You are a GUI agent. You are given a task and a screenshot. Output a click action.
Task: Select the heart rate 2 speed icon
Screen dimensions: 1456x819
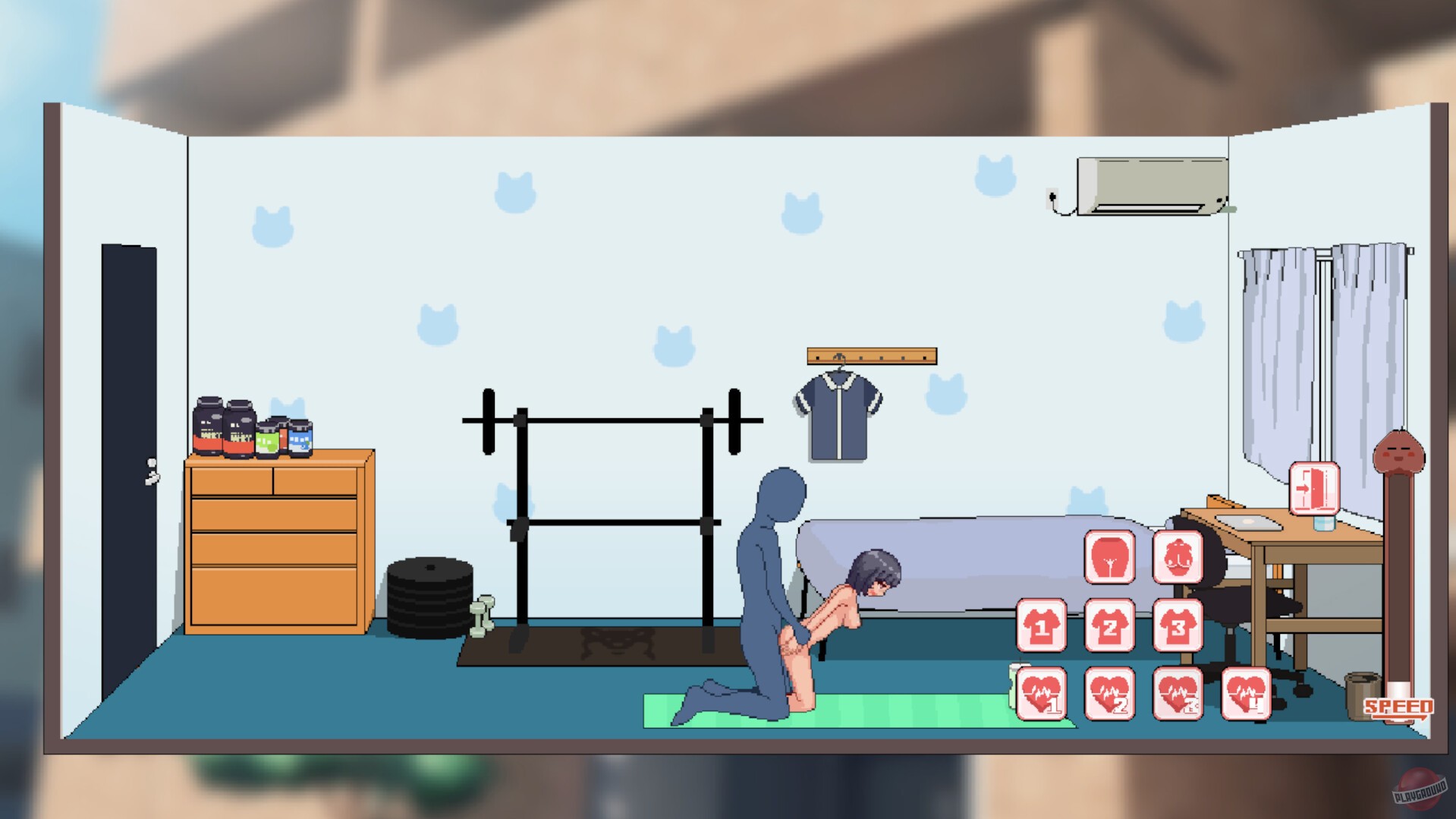[x=1110, y=695]
